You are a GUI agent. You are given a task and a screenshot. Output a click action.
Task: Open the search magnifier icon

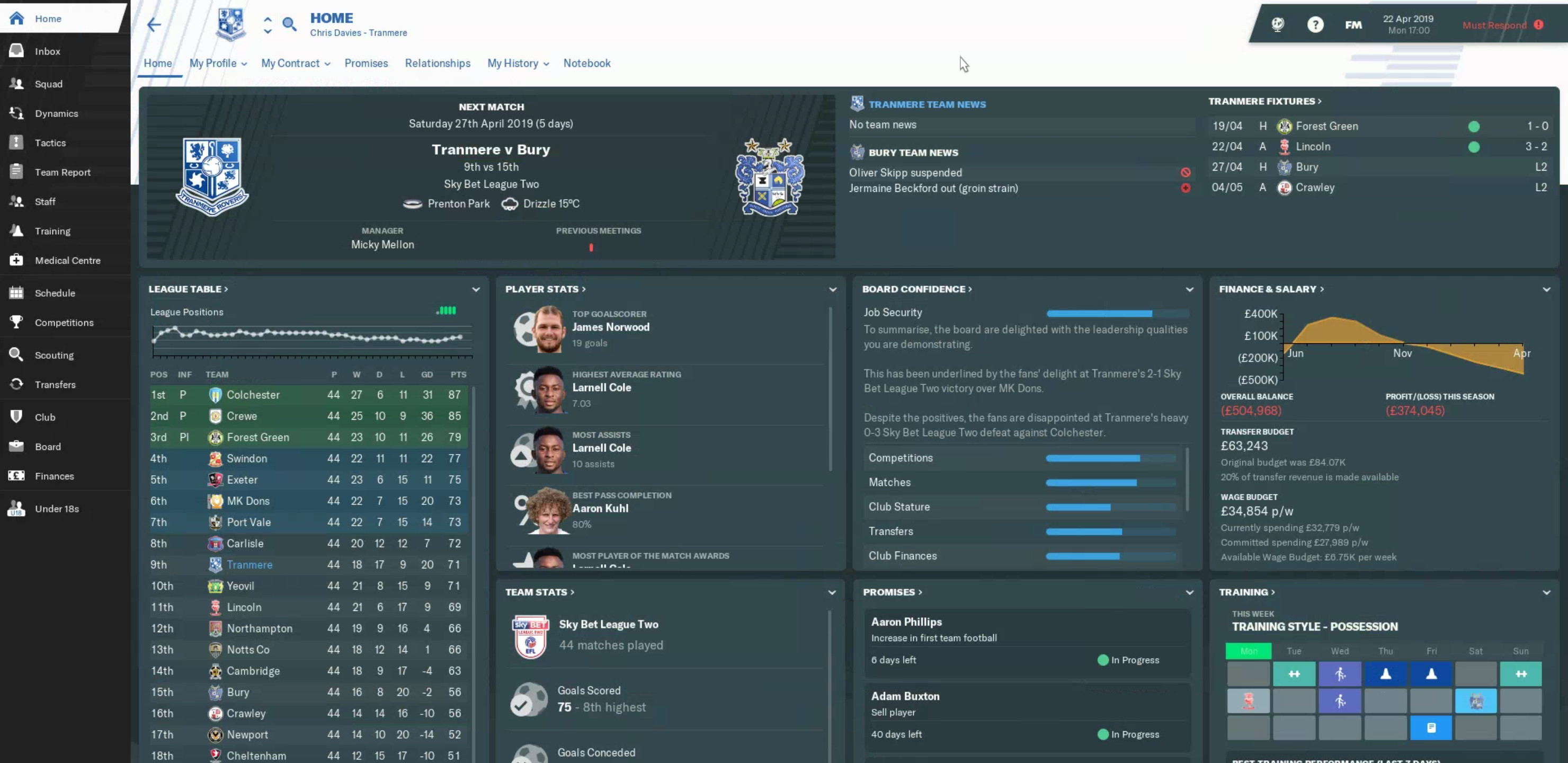[x=289, y=25]
